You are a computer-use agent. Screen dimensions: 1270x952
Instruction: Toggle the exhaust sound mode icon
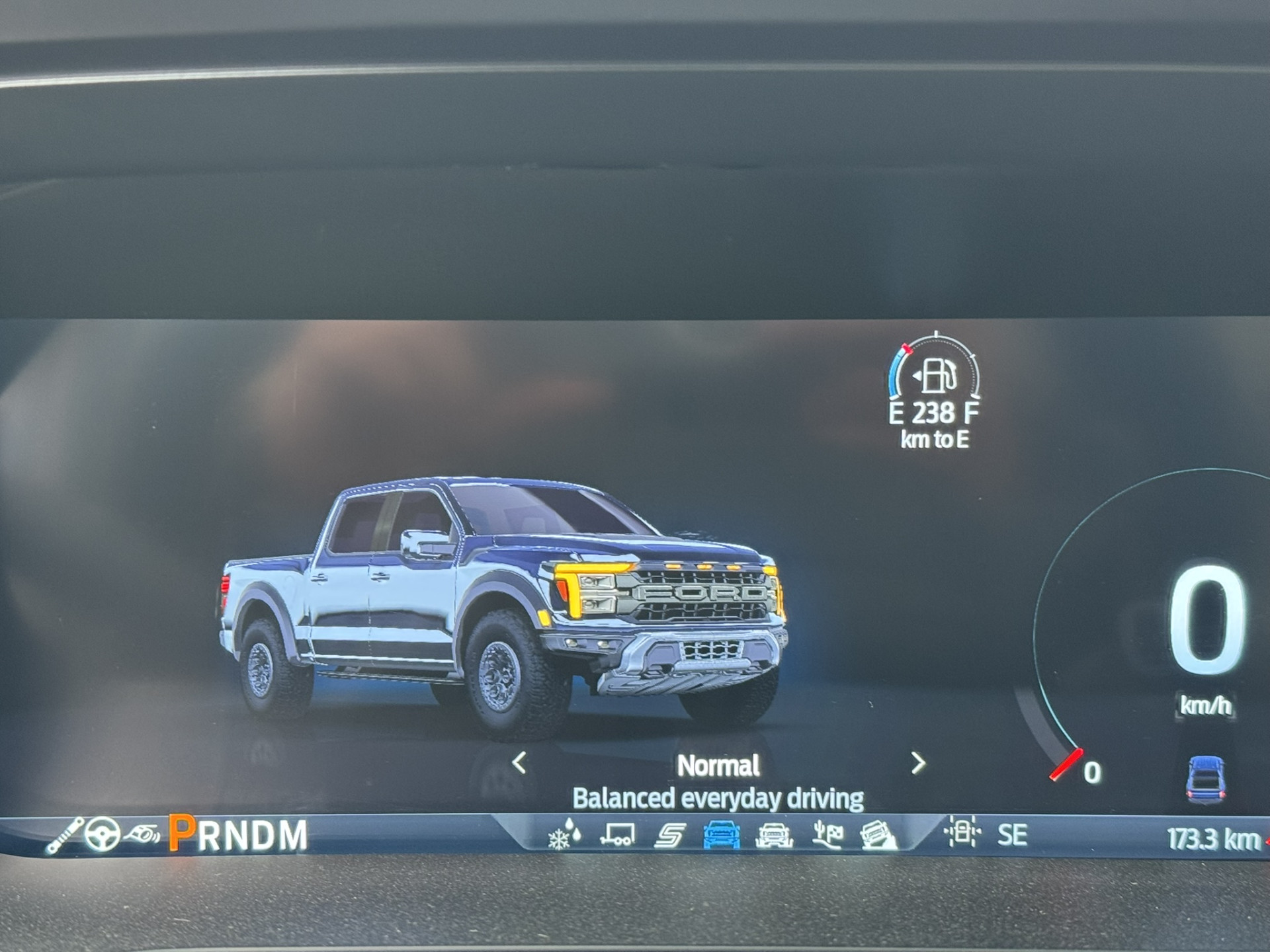tap(142, 834)
